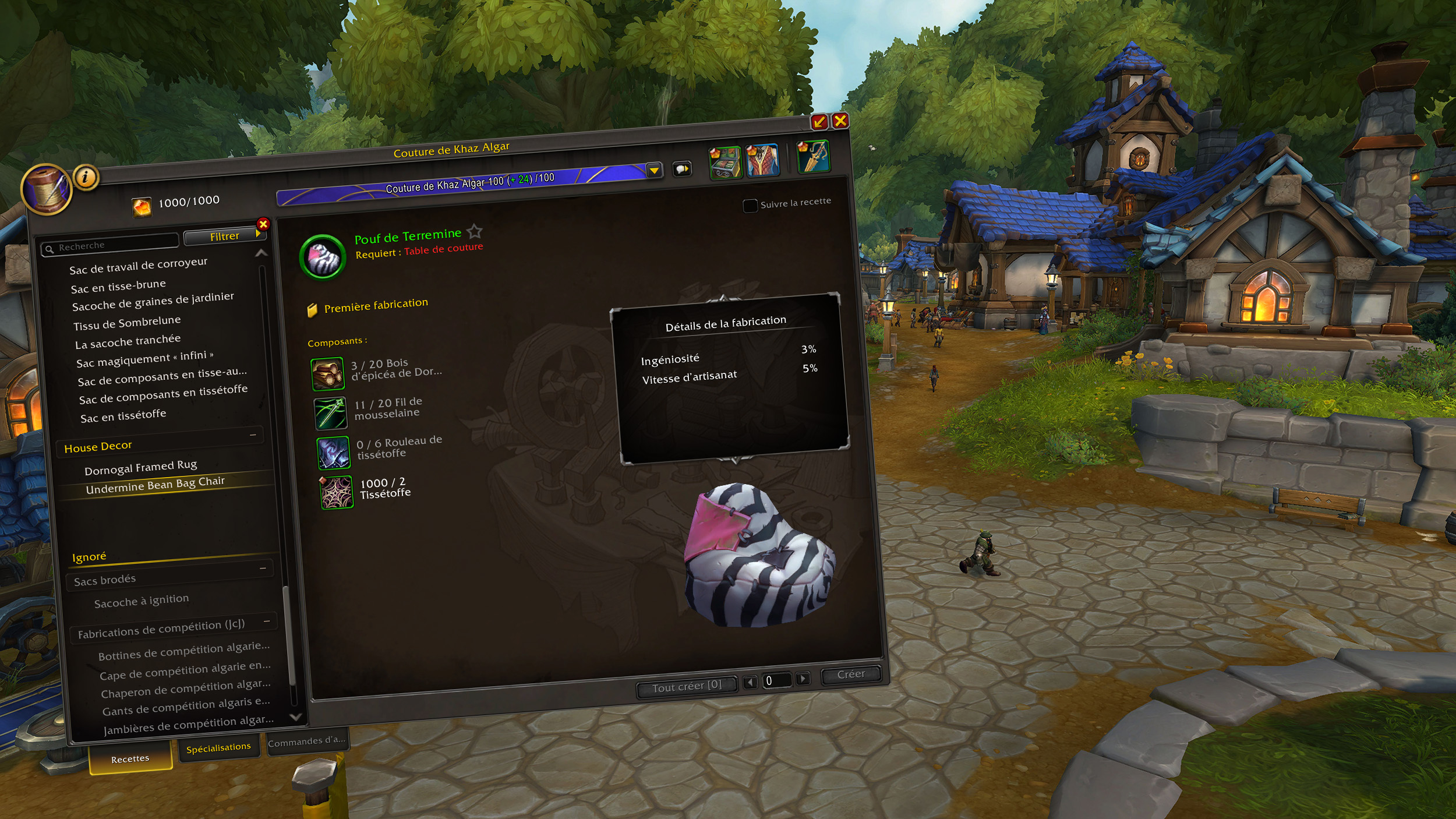Collapse the House Decor category
Viewport: 1456px width, 819px height.
click(x=253, y=435)
